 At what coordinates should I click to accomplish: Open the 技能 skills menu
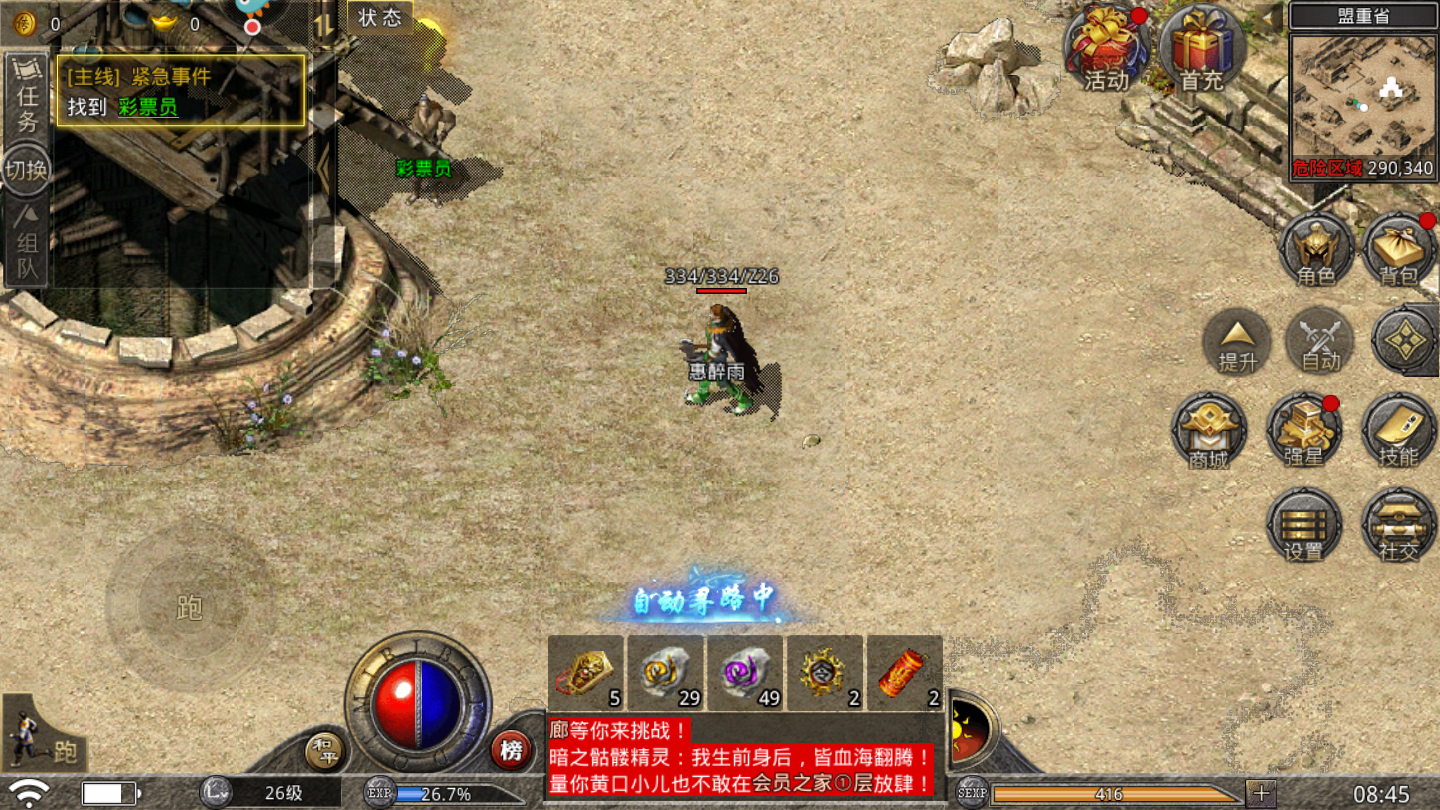1398,431
